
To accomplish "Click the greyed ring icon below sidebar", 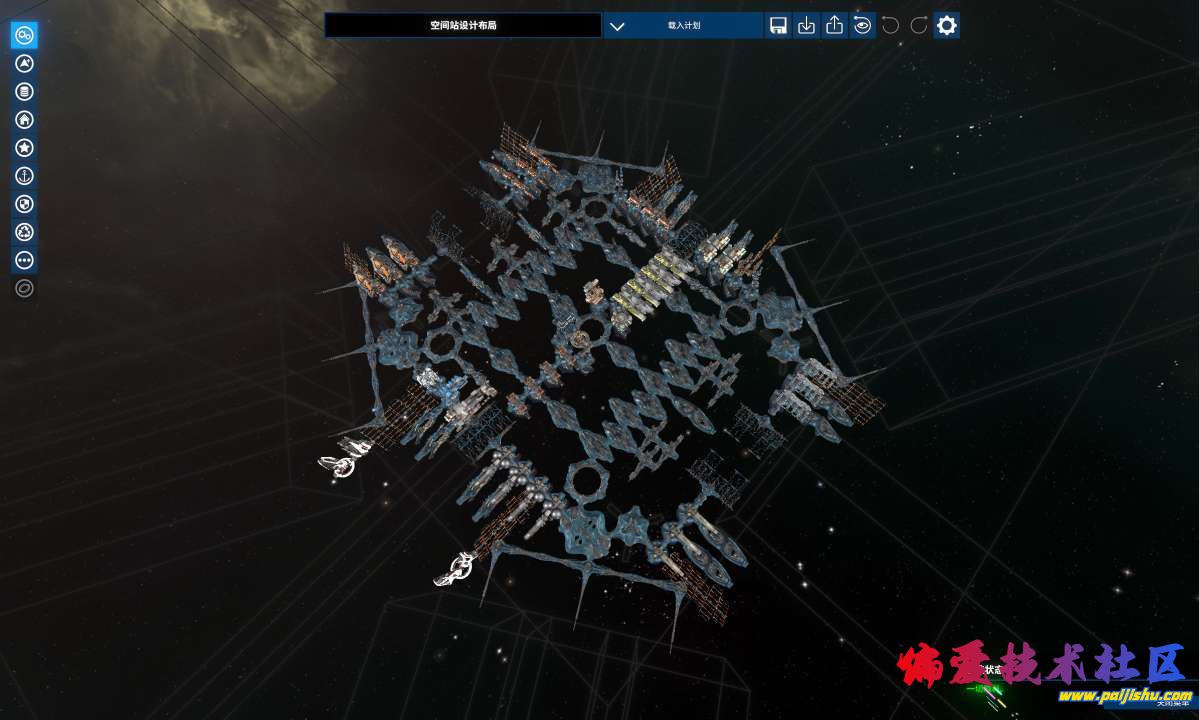I will click(x=25, y=289).
